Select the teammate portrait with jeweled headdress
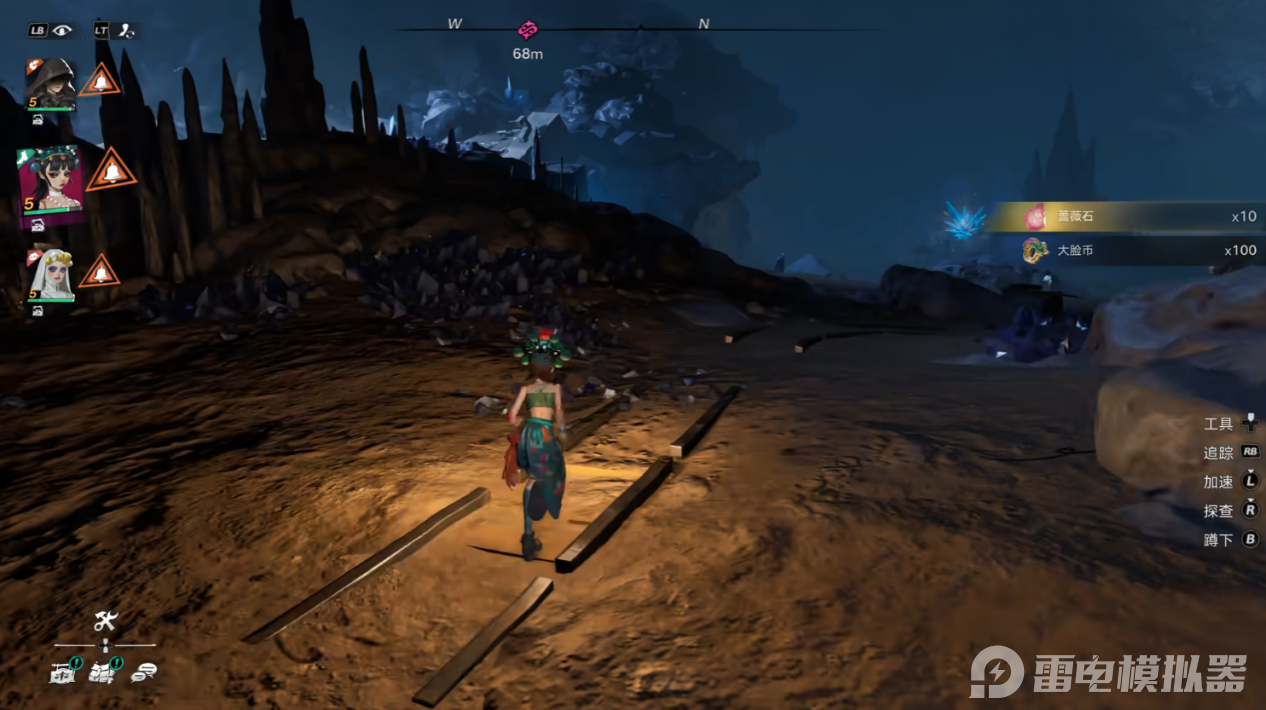The image size is (1266, 710). [x=50, y=182]
